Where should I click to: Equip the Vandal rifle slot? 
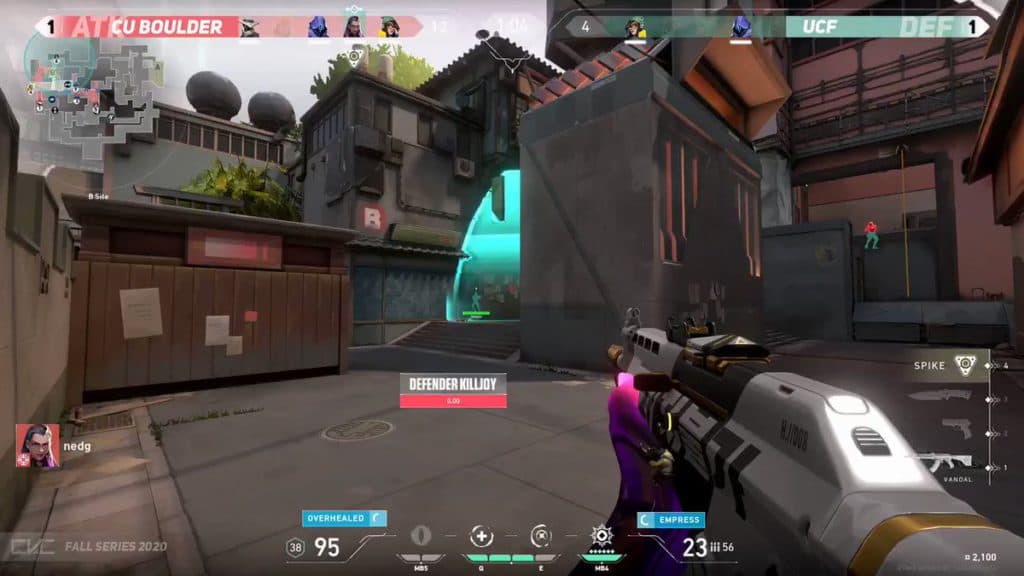click(x=943, y=461)
